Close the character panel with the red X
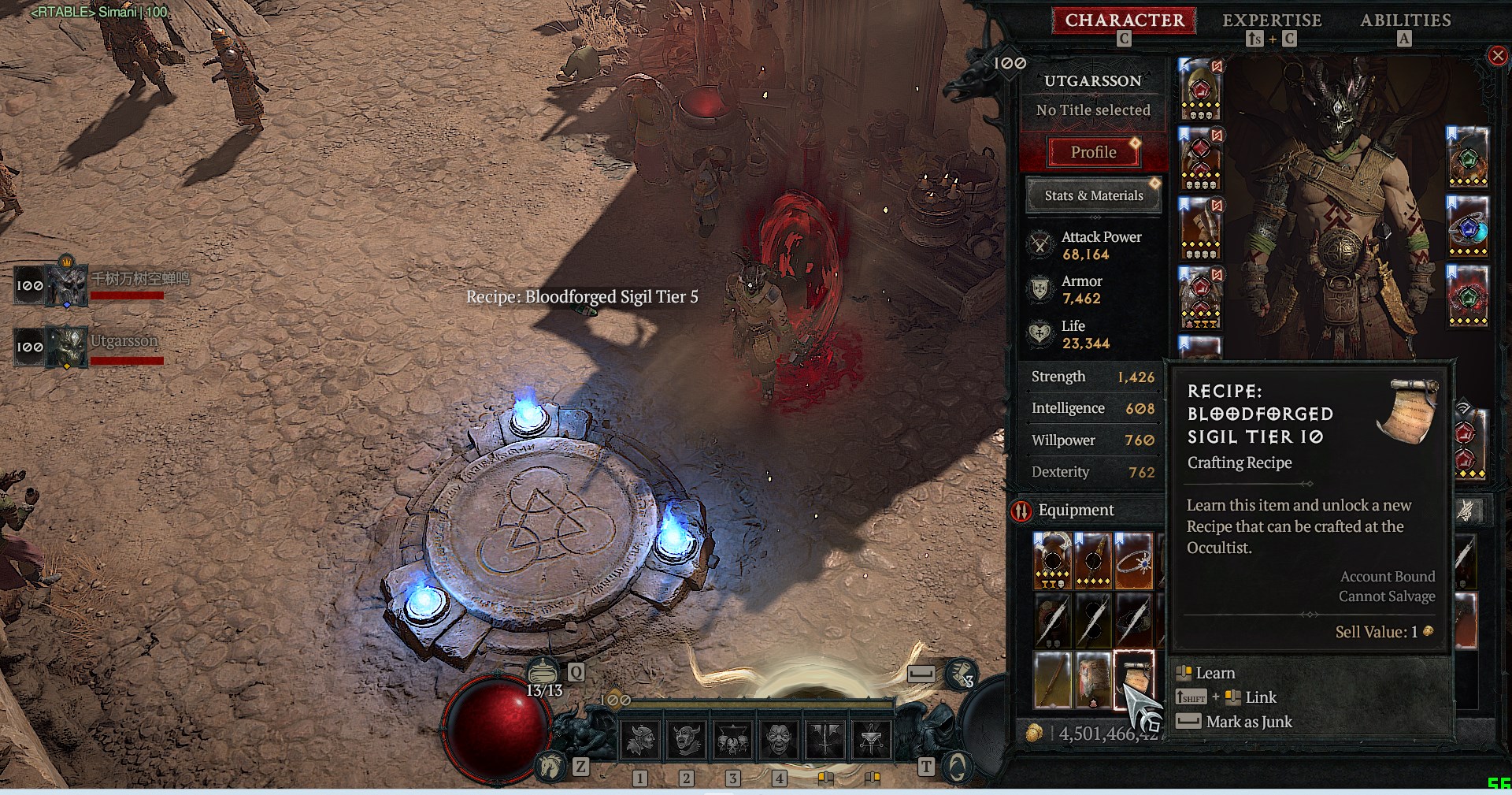 click(x=1497, y=56)
